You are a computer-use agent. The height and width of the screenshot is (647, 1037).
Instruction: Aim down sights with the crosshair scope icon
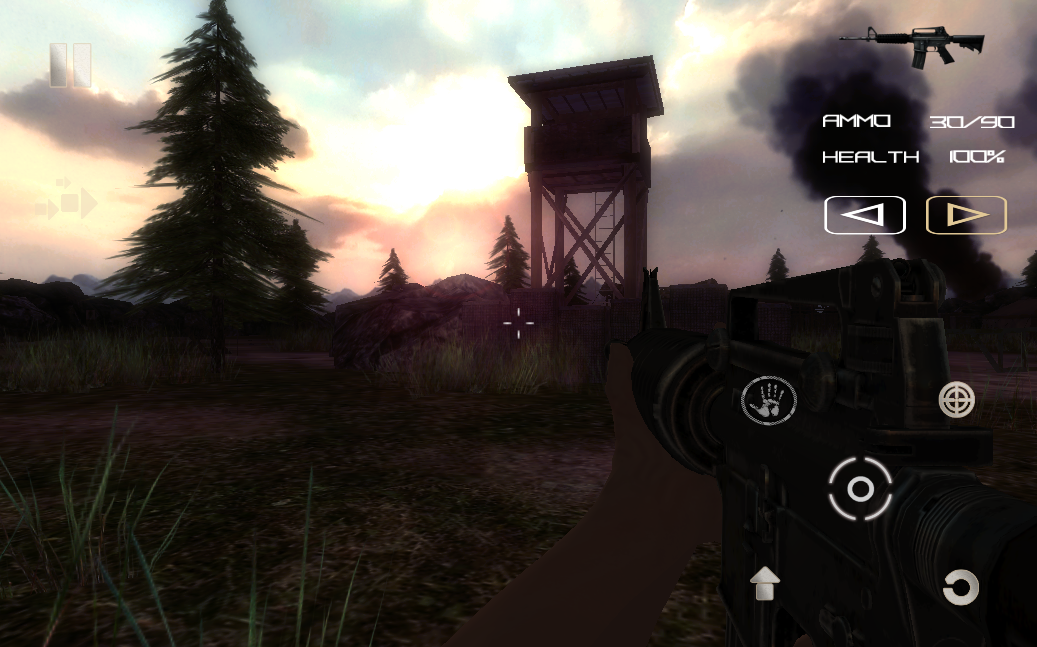pos(957,400)
